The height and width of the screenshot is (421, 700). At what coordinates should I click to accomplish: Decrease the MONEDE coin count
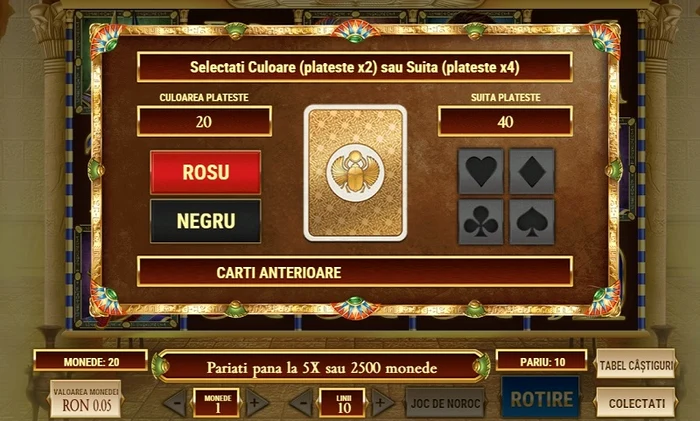(x=175, y=404)
